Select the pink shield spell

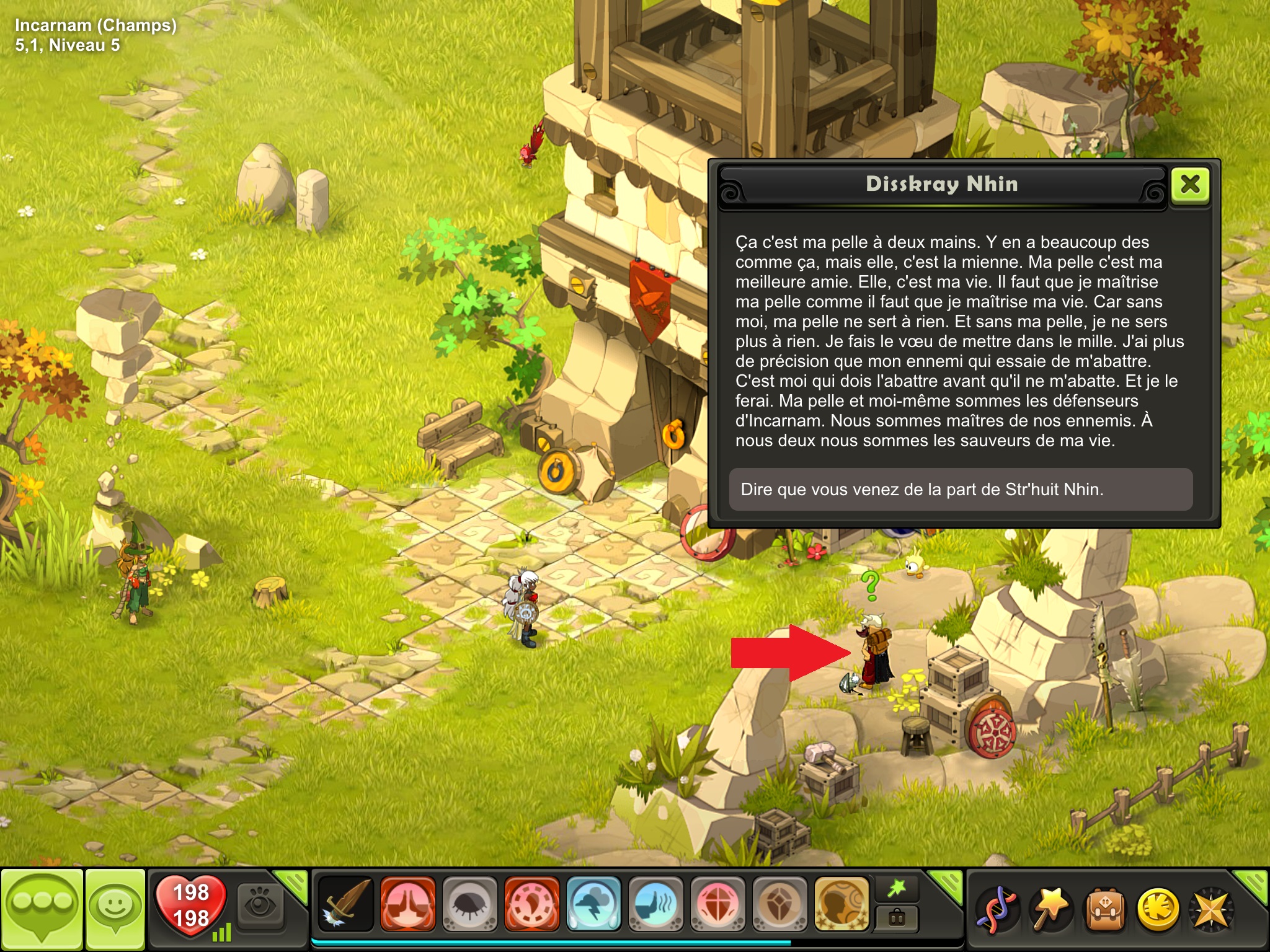click(717, 904)
